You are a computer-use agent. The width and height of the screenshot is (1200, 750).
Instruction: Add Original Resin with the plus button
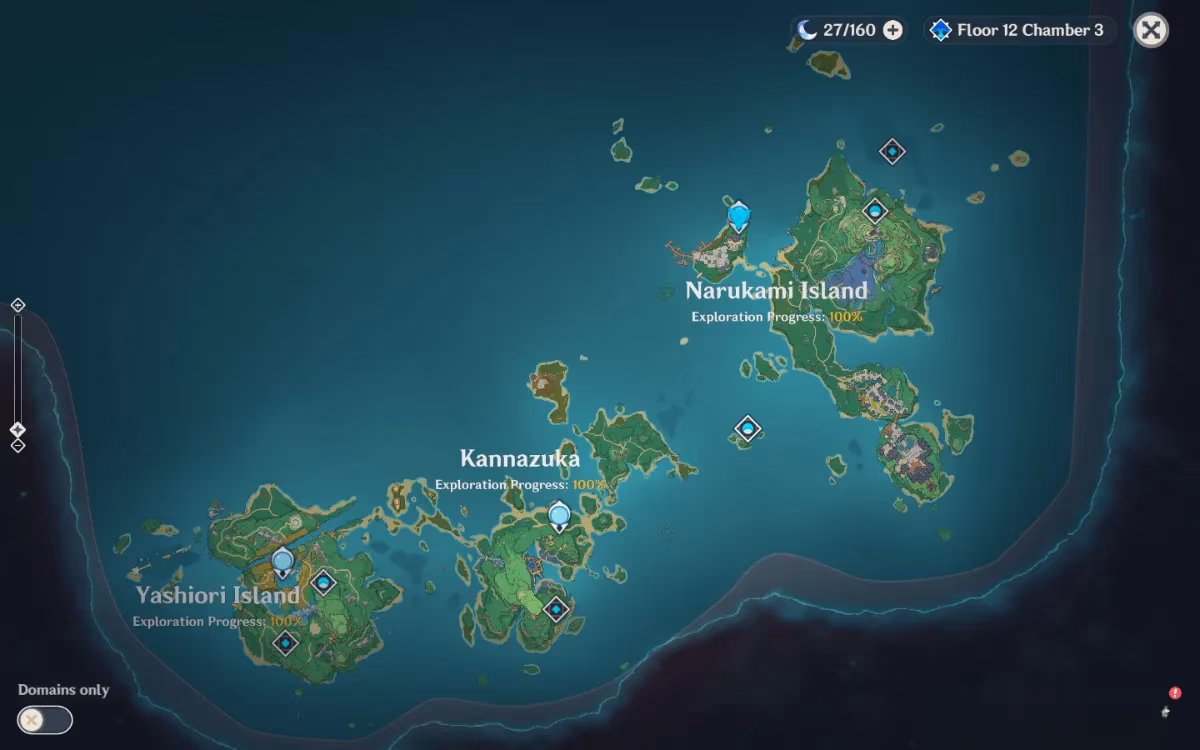(893, 30)
